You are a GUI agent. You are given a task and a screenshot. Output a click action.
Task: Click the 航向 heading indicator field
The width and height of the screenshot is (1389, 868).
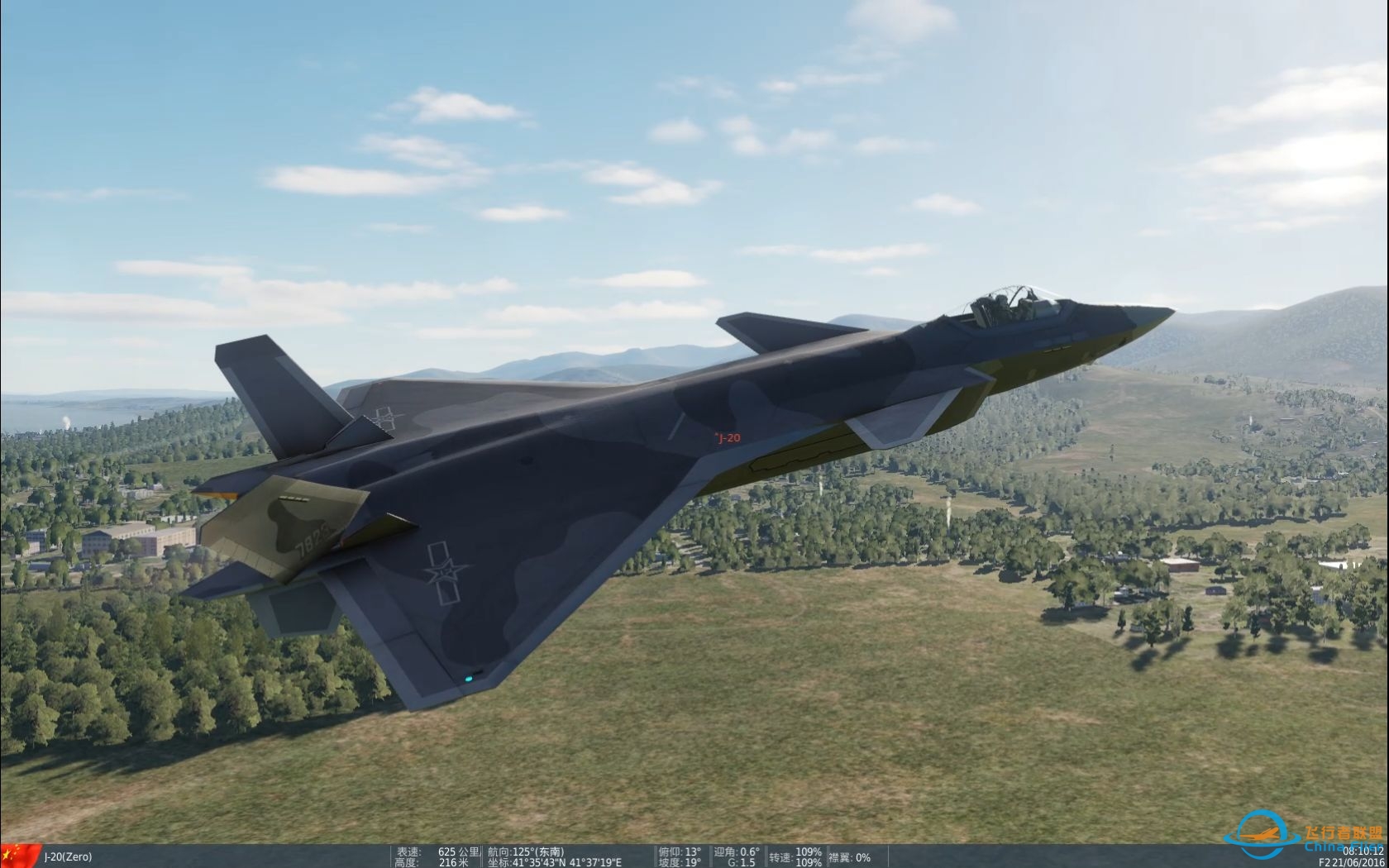click(525, 851)
